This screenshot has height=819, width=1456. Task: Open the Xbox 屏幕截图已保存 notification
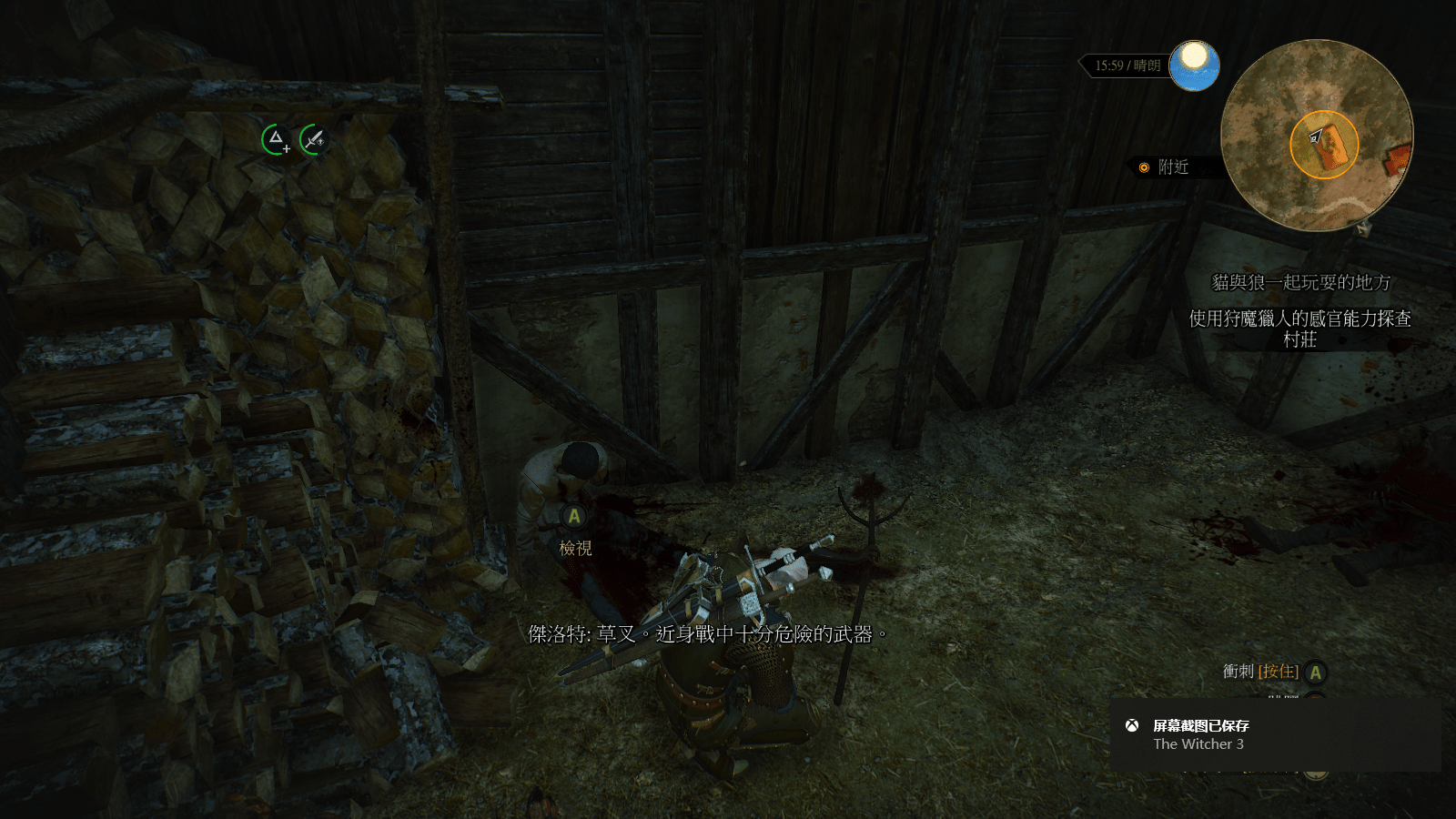pos(1275,734)
